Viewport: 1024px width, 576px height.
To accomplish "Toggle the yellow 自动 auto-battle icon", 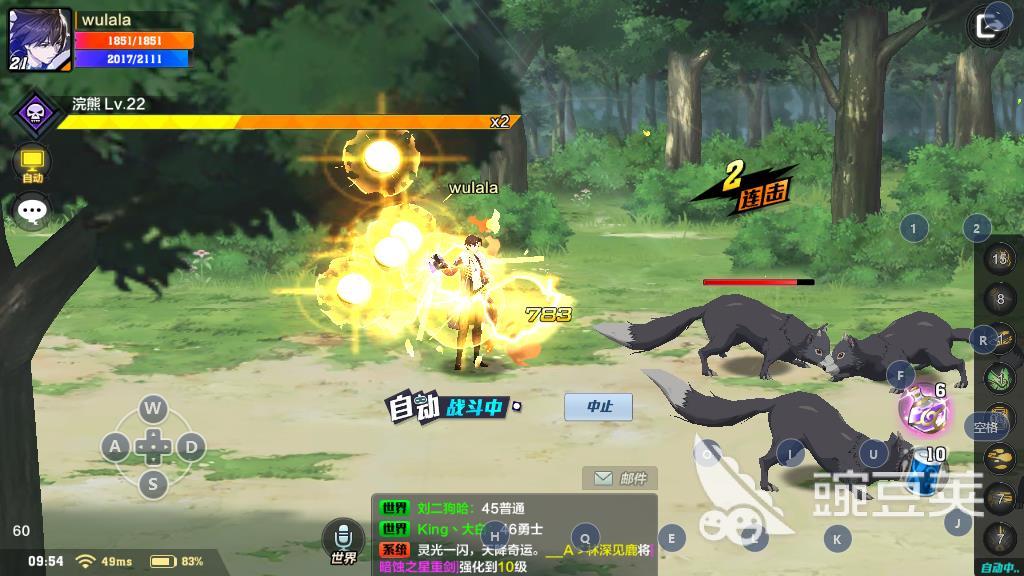I will point(33,164).
